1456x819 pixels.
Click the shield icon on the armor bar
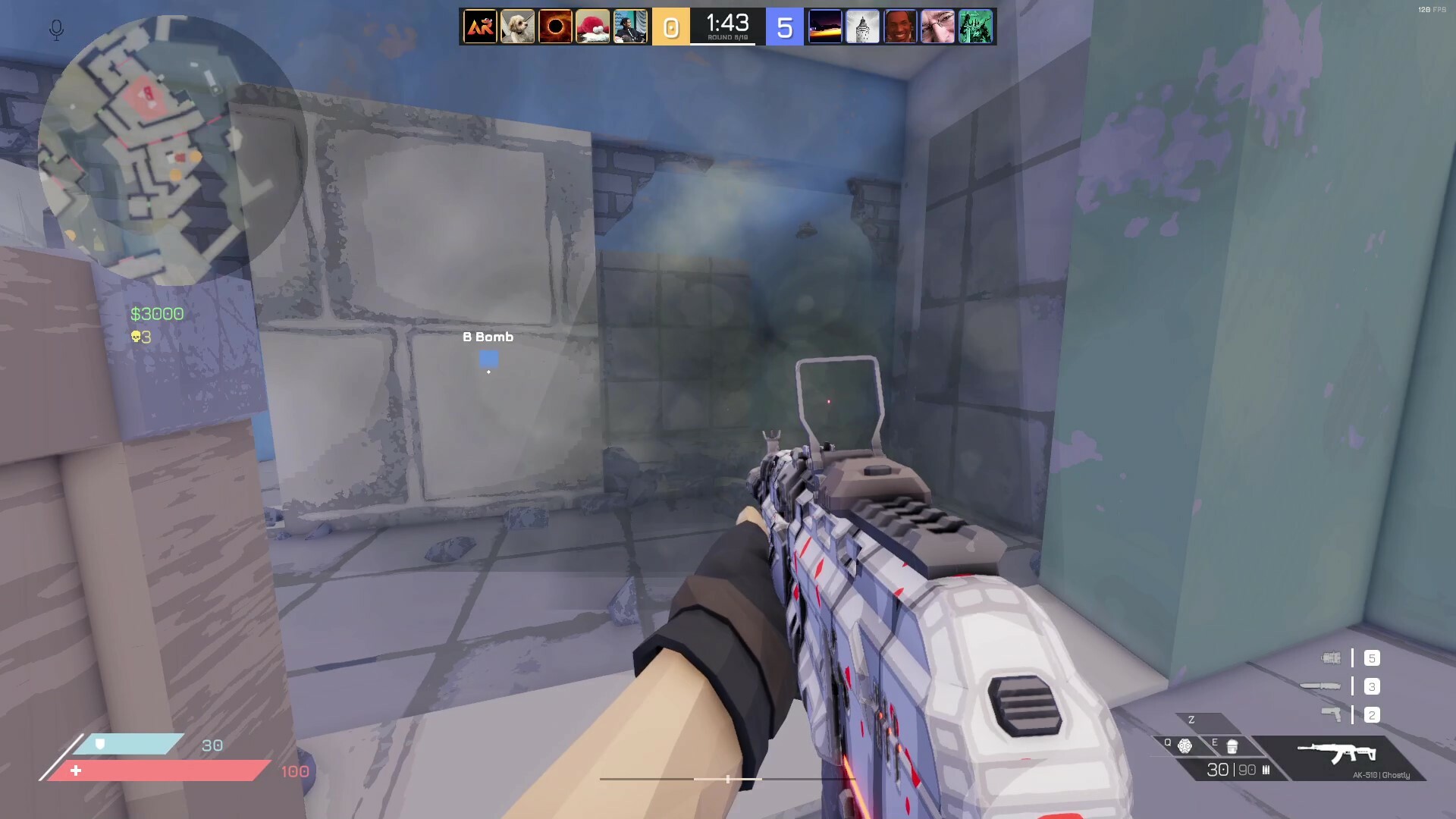coord(99,745)
